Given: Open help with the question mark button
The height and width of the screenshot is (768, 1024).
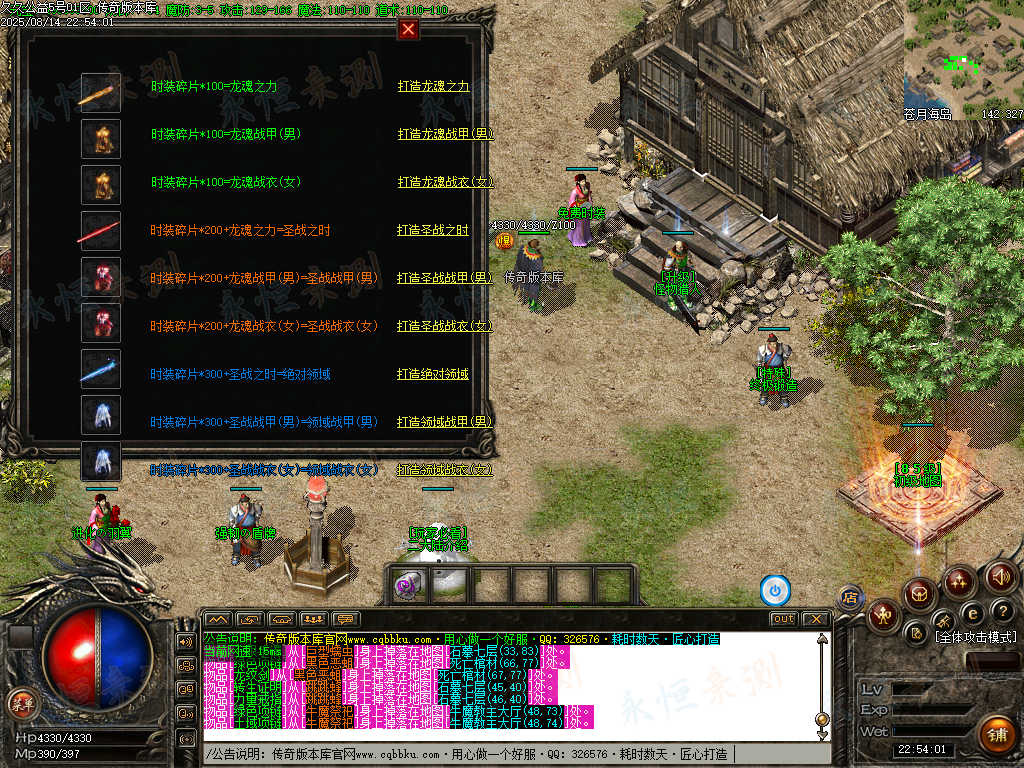Looking at the screenshot, I should click(x=1002, y=611).
